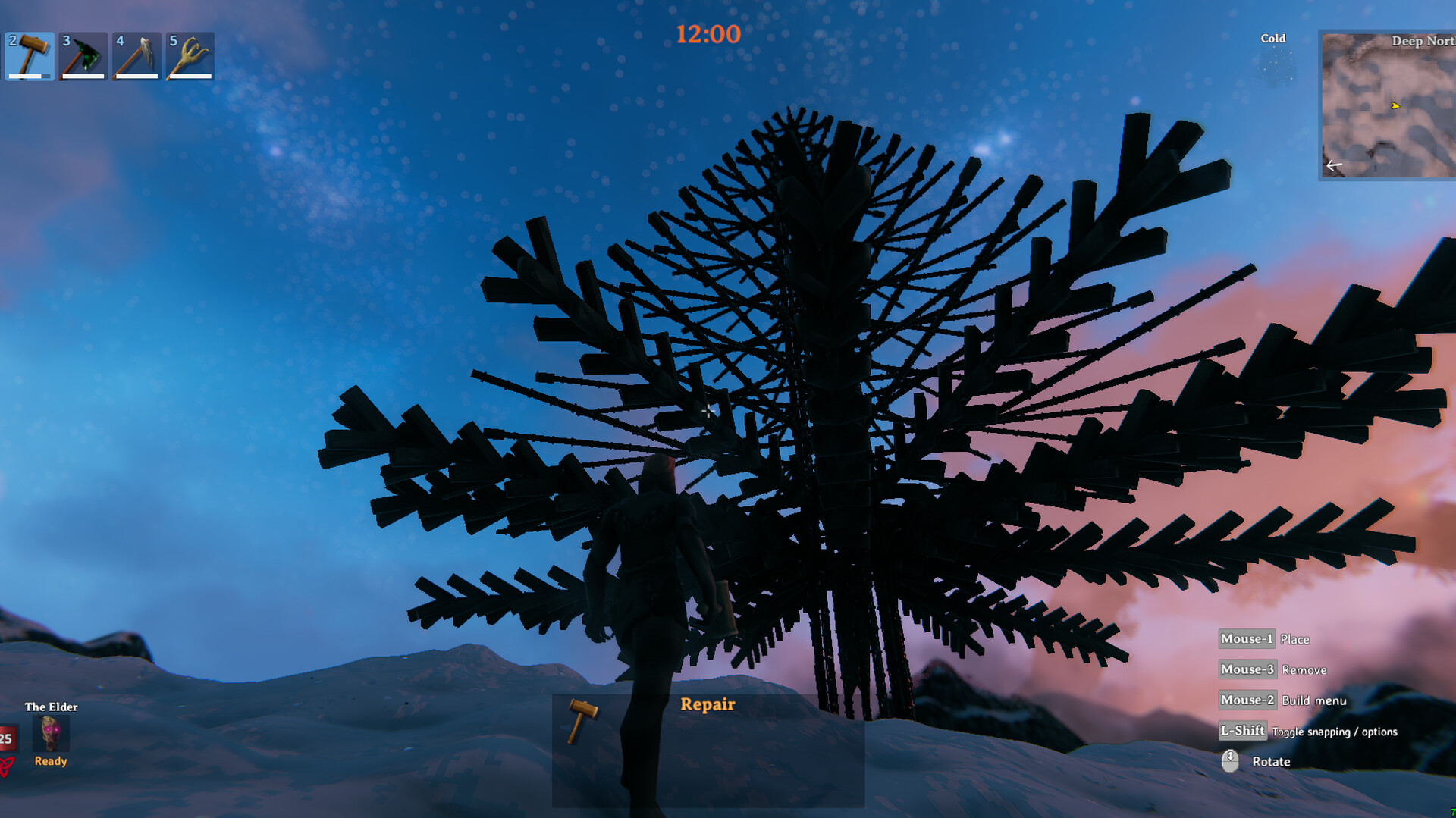
Task: Click the white arrow in minimap corner
Action: [x=1334, y=164]
